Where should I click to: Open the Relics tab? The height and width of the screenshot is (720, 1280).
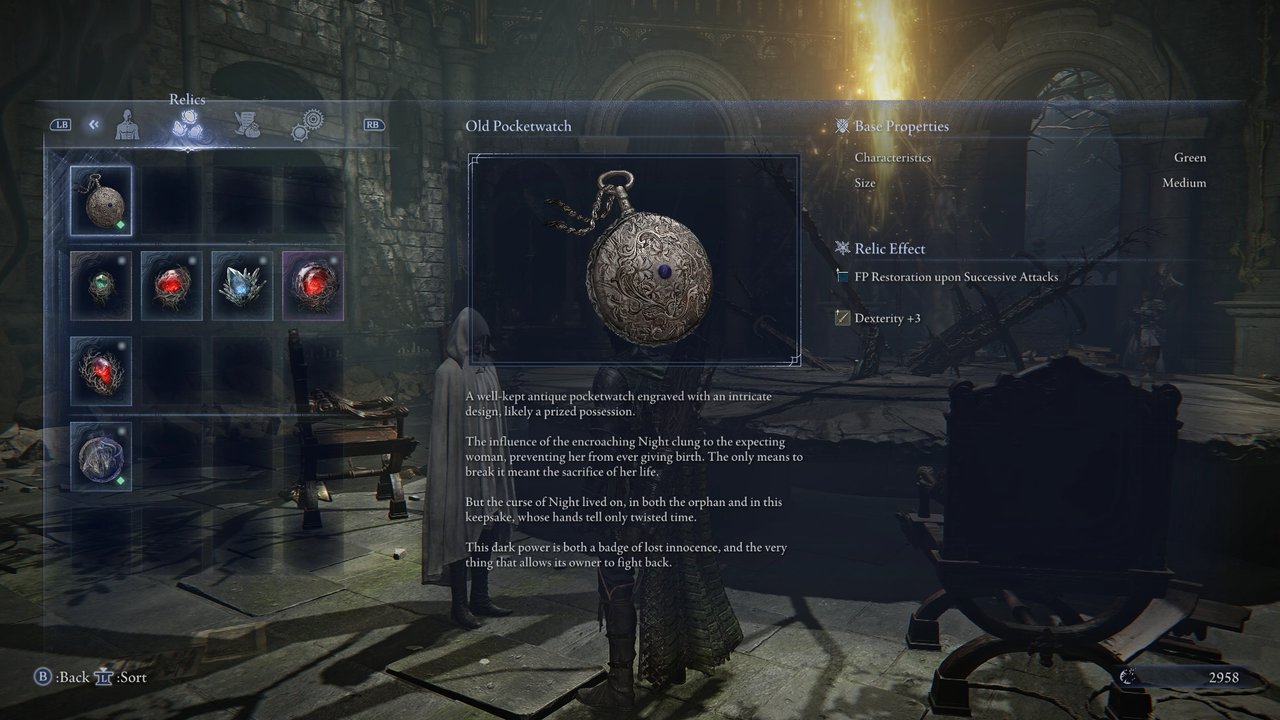point(187,125)
